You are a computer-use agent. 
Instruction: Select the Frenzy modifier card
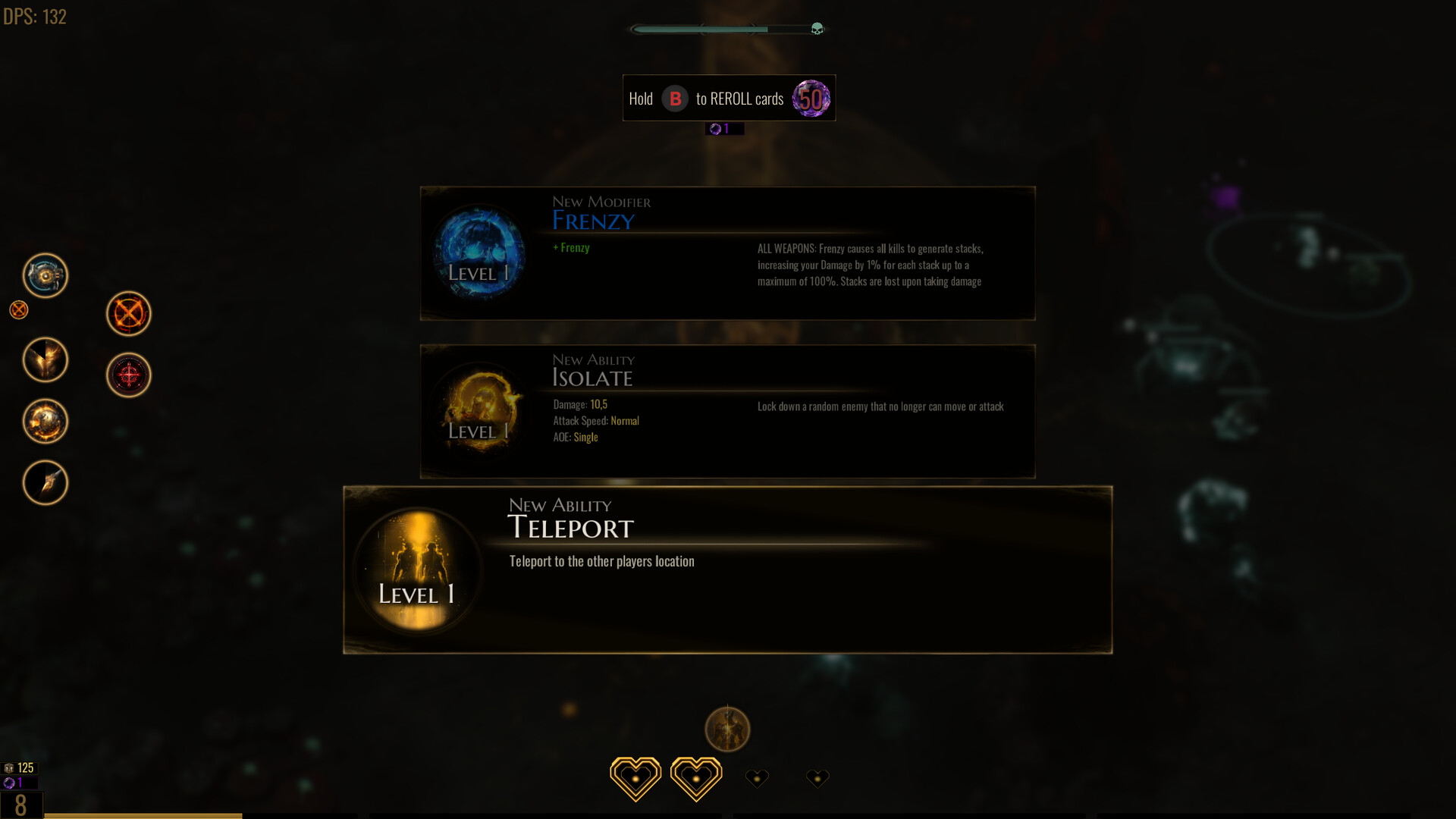pos(728,252)
